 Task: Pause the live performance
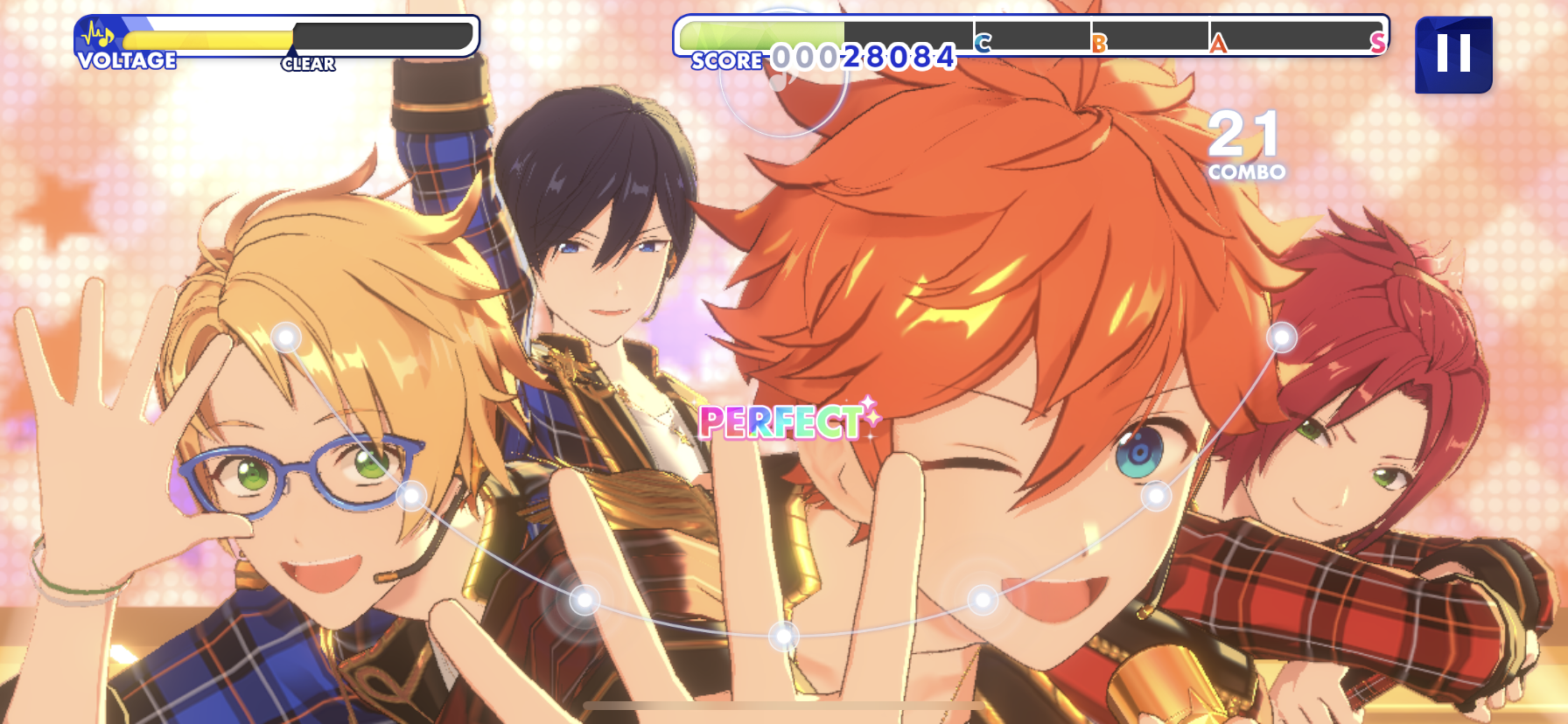click(x=1453, y=54)
